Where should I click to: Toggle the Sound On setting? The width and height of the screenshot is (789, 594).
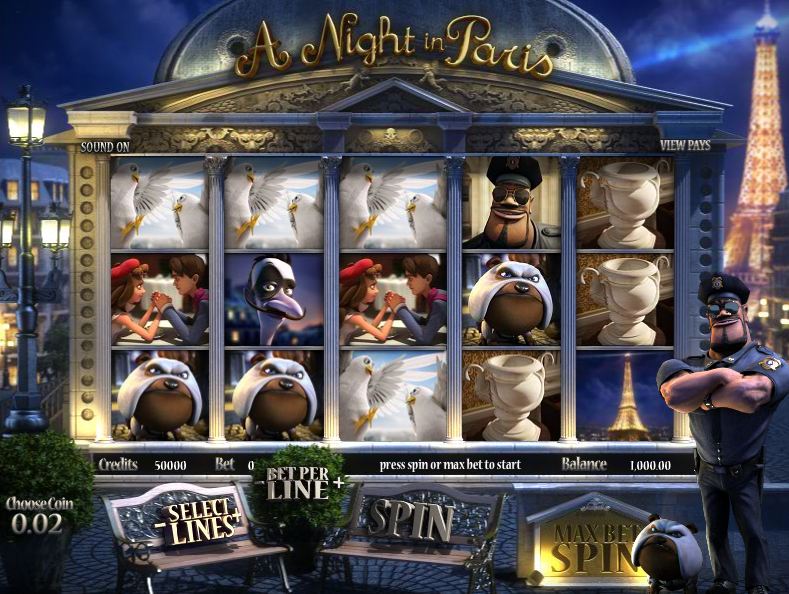105,146
